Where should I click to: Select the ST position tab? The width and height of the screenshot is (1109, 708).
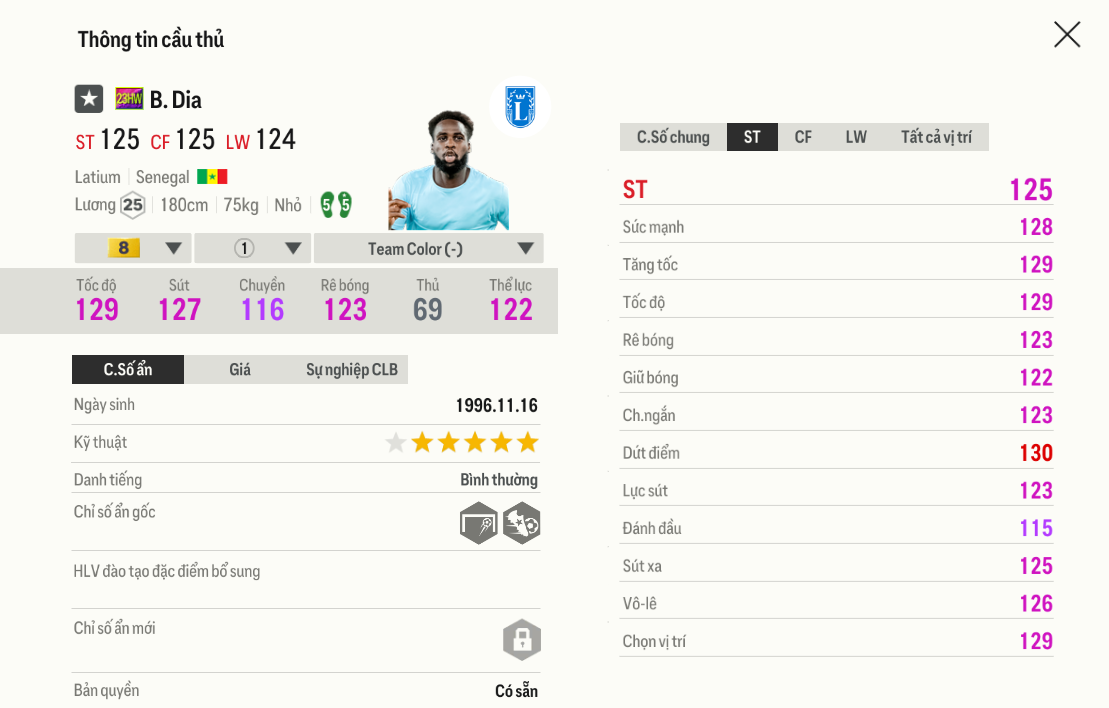[x=752, y=137]
